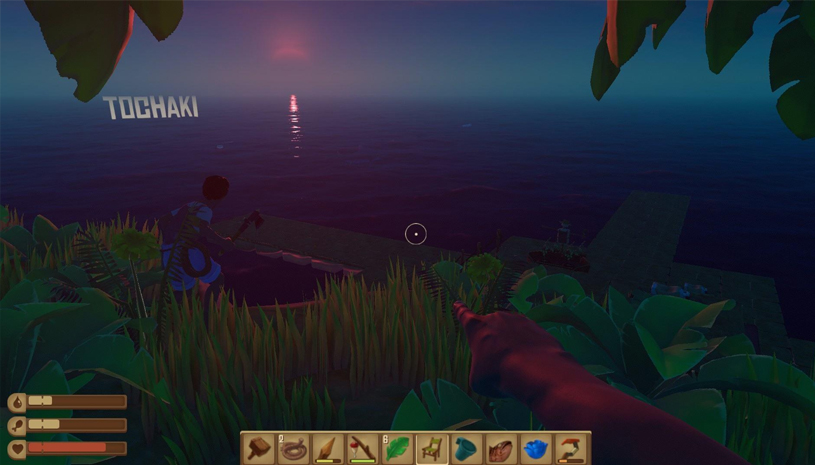Screen dimensions: 815x465
Task: Select the axe hotbar slot
Action: (364, 448)
